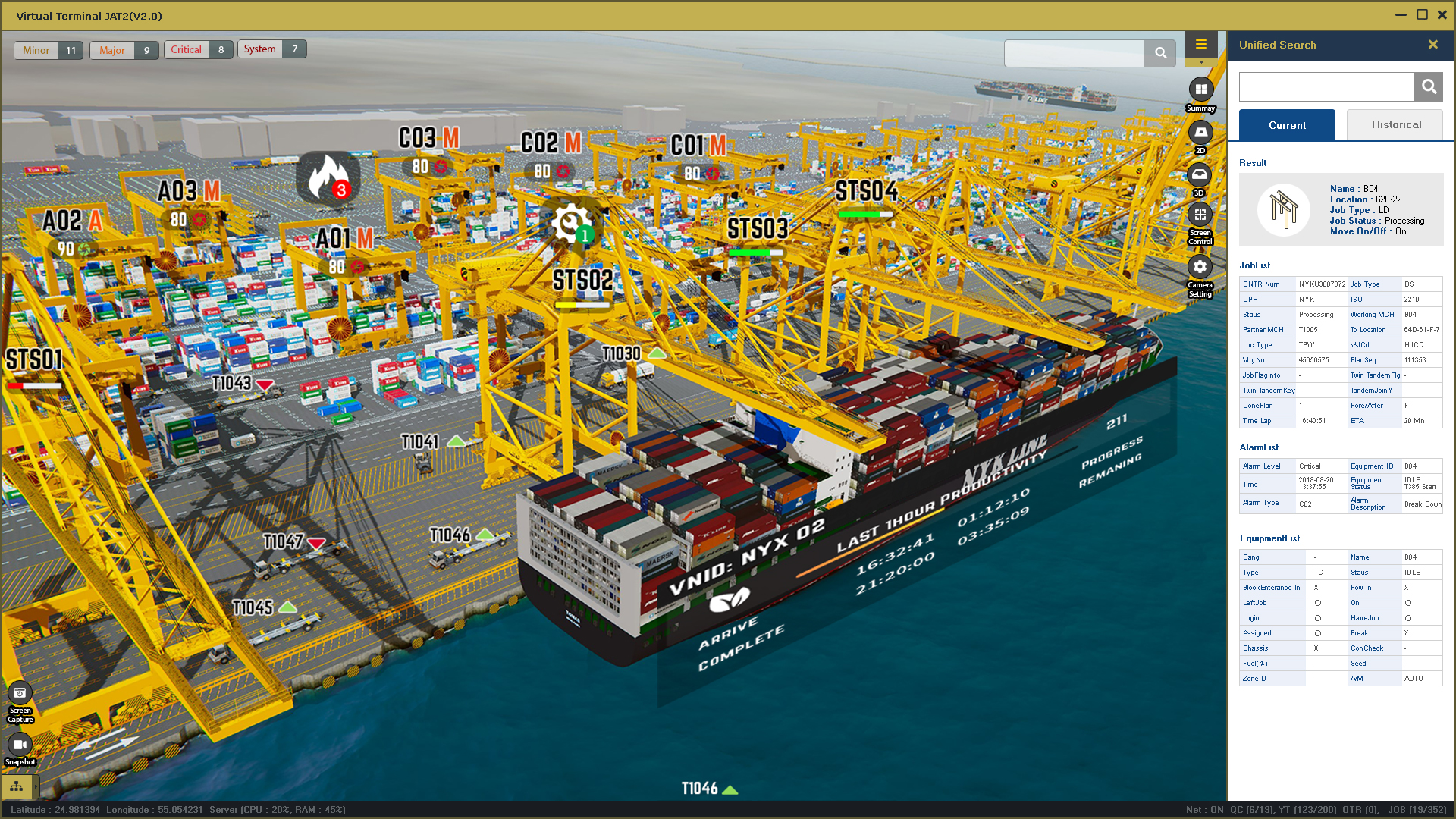This screenshot has width=1456, height=819.
Task: Open the Summary view icon
Action: (x=1201, y=89)
